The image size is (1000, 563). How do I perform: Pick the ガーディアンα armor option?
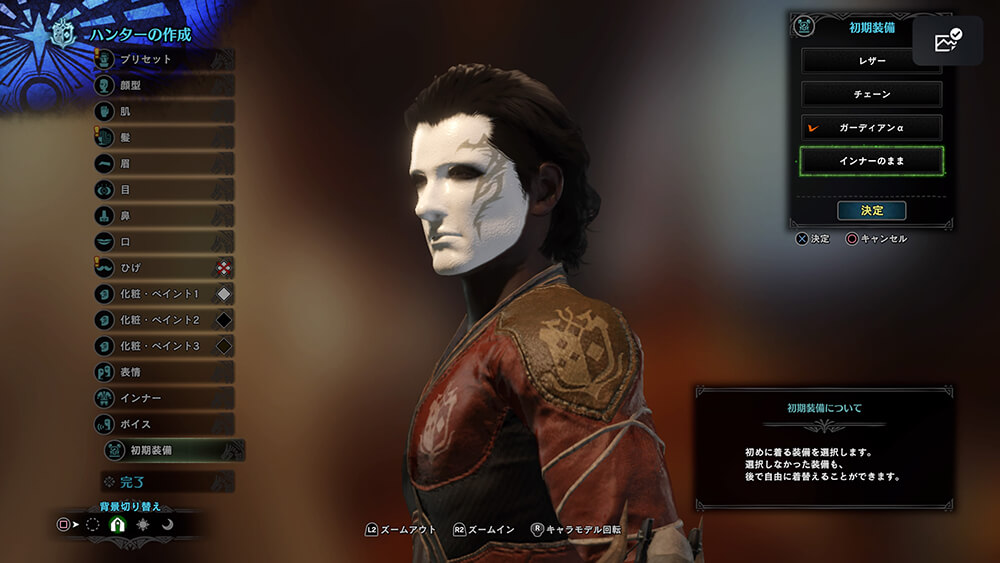[x=871, y=128]
